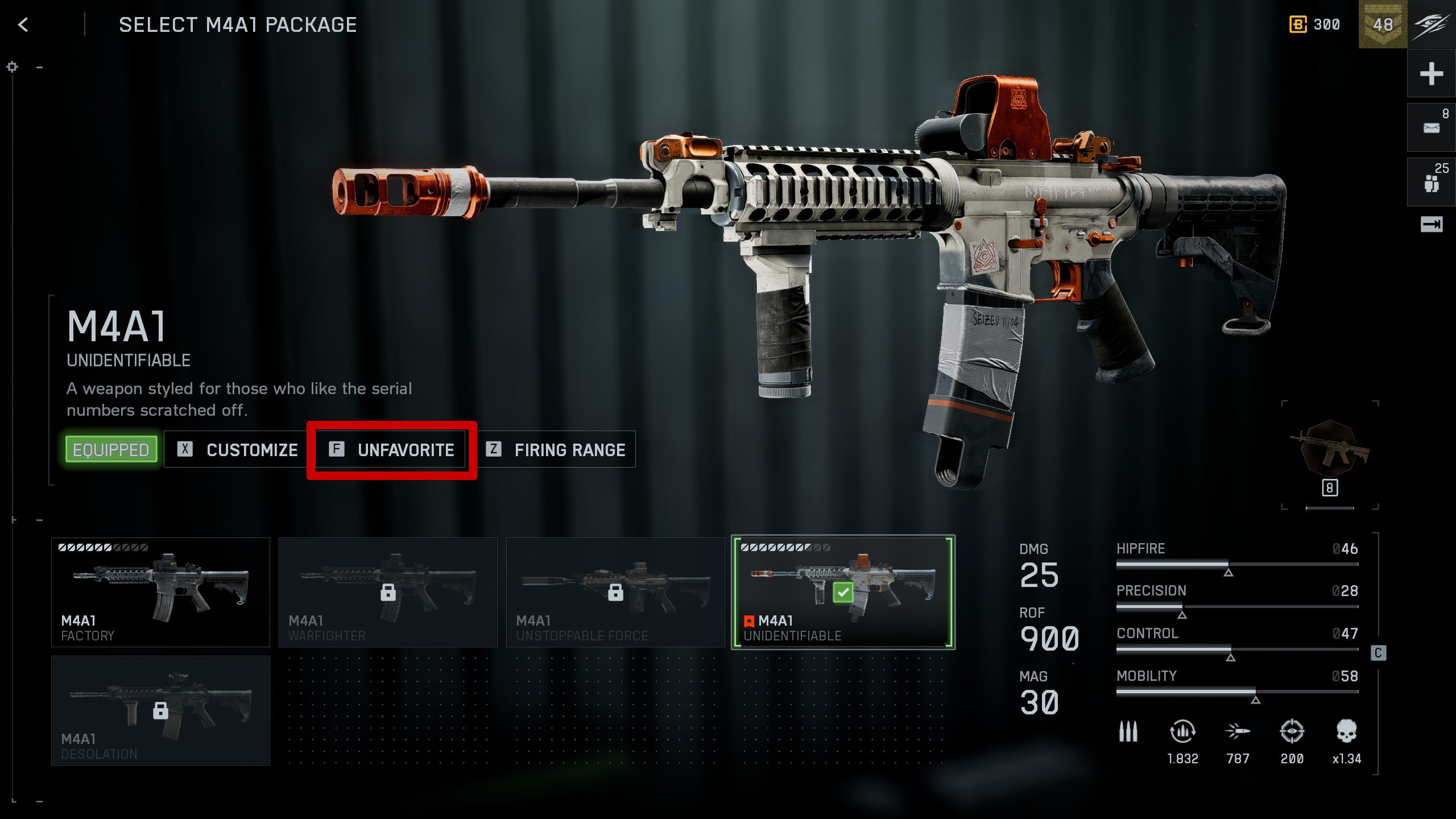Pick the locked Unstoppable Force package
This screenshot has width=1456, height=819.
click(x=615, y=591)
